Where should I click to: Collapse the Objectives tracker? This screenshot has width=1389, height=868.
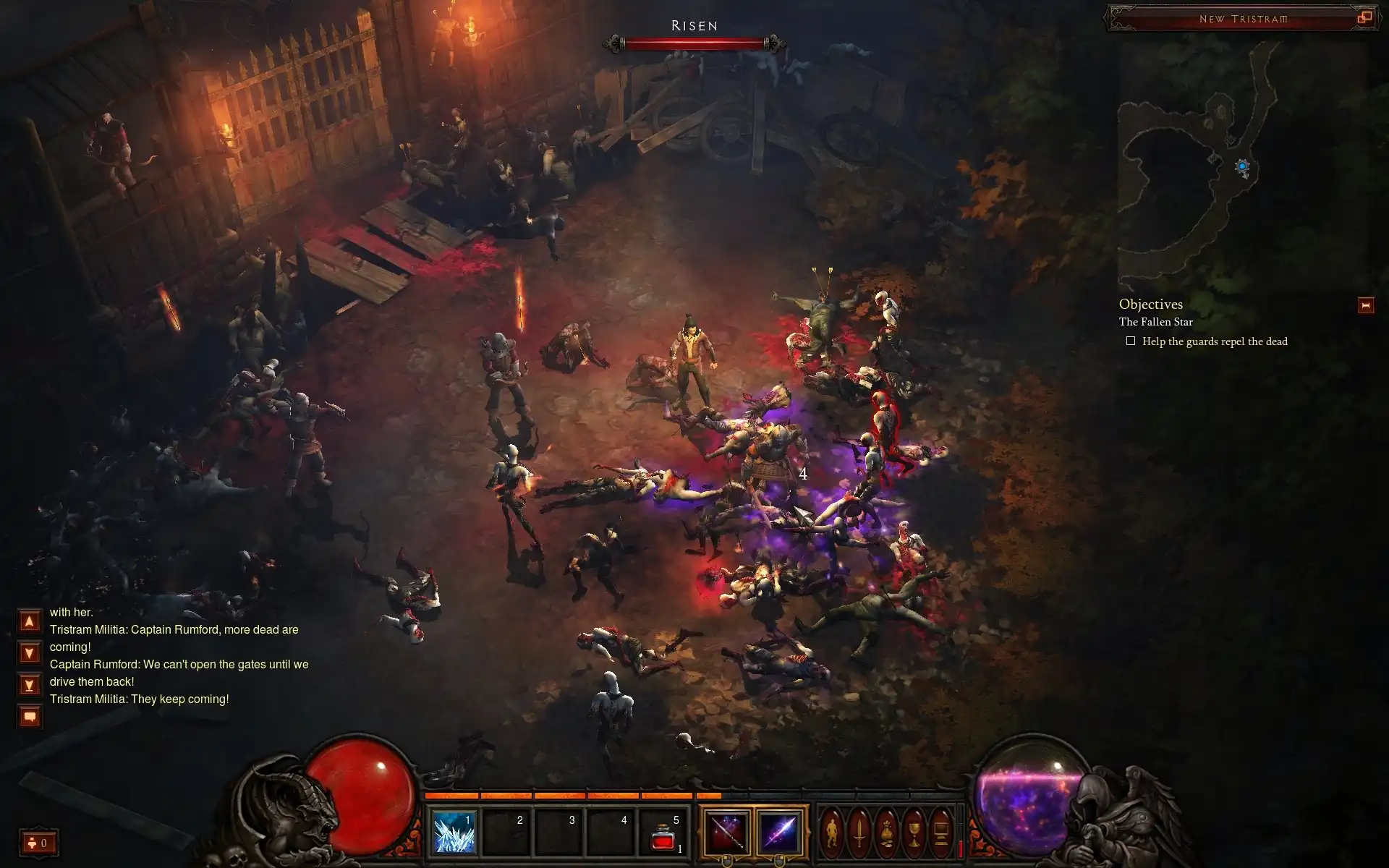pos(1366,306)
